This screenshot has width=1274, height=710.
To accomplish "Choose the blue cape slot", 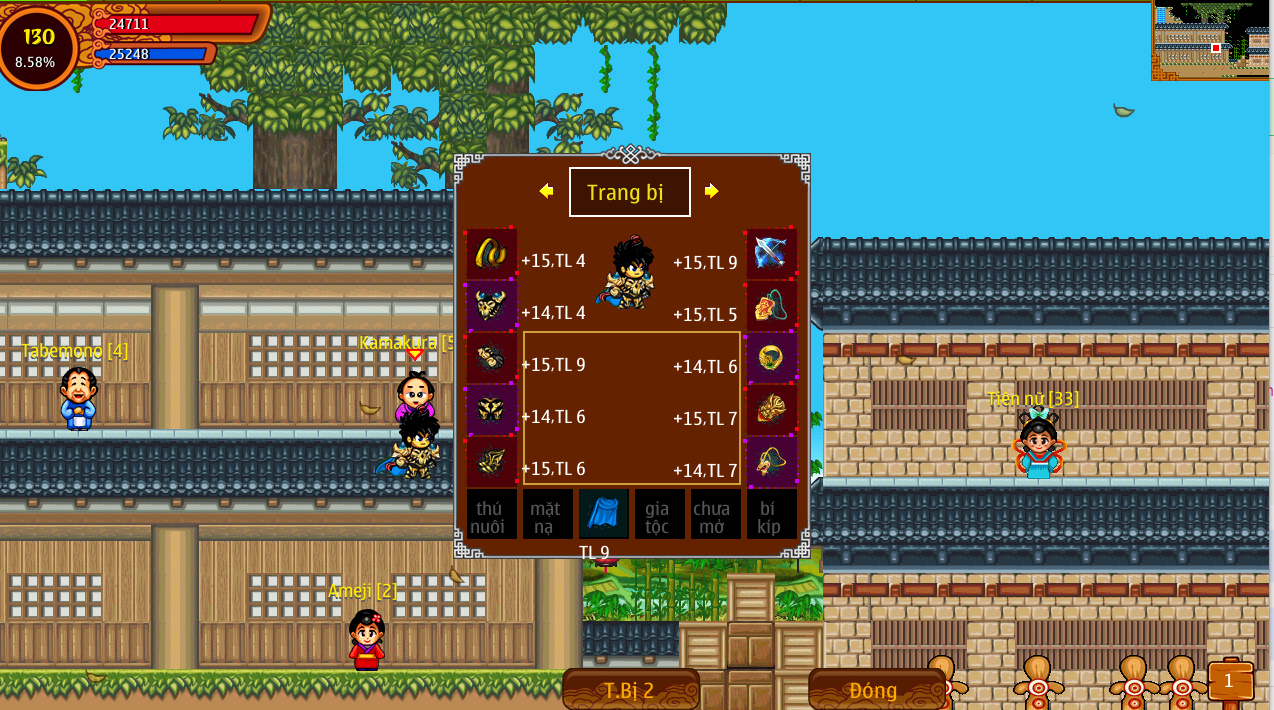I will pyautogui.click(x=604, y=514).
